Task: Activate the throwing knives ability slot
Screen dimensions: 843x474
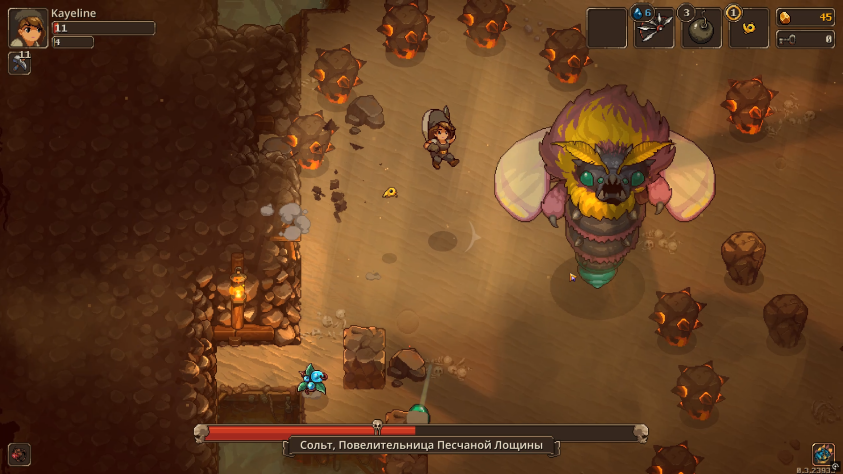Action: [654, 29]
